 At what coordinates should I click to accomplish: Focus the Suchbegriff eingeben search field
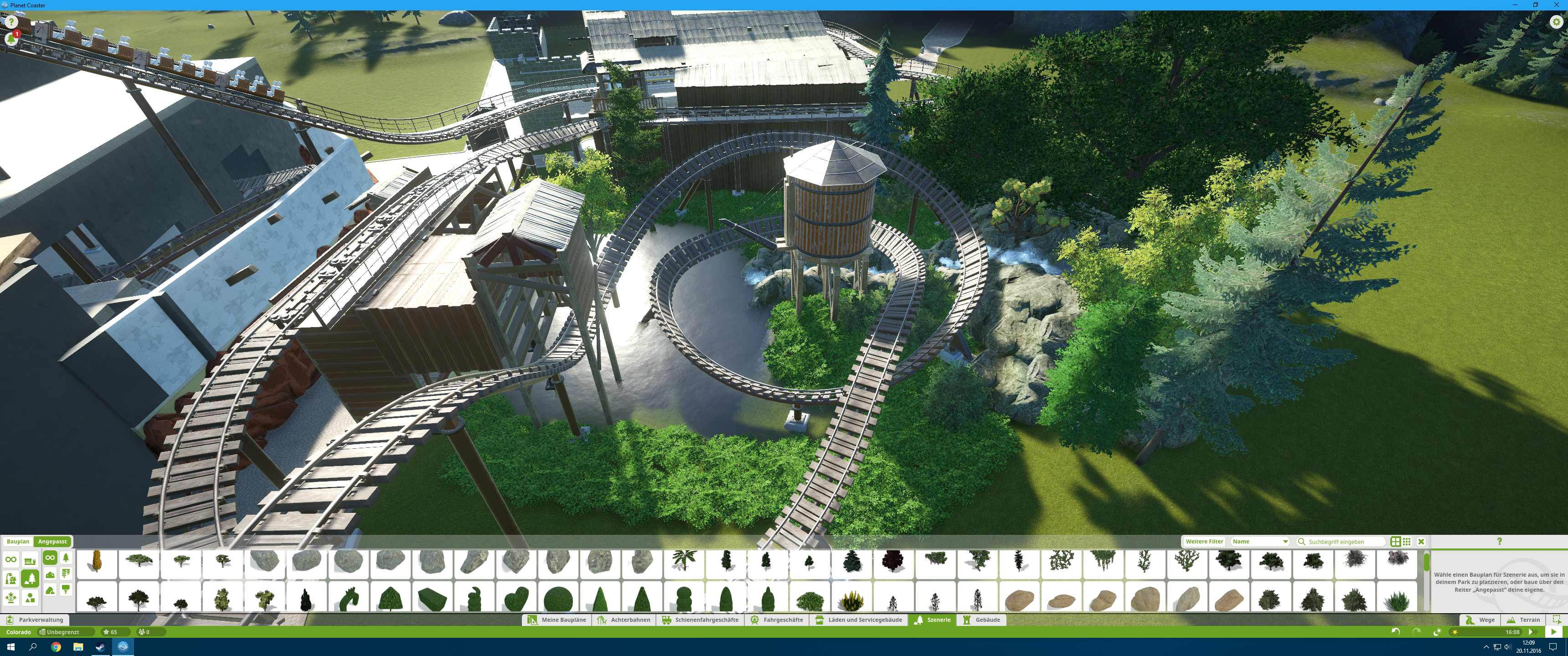coord(1343,542)
